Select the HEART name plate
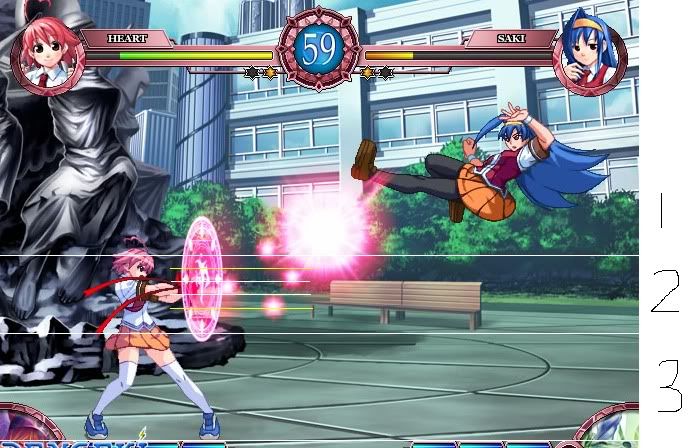 128,39
